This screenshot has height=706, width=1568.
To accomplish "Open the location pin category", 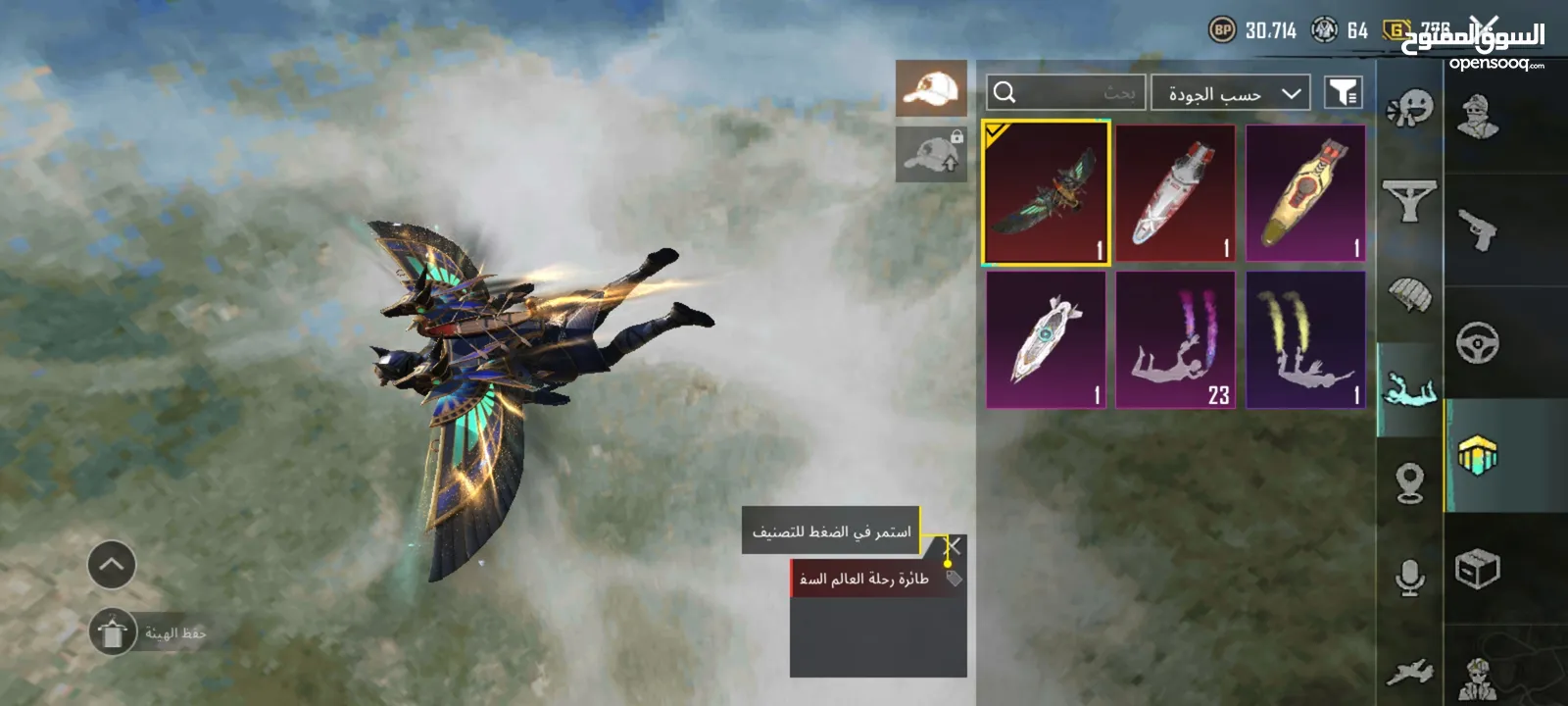I will [x=1409, y=482].
